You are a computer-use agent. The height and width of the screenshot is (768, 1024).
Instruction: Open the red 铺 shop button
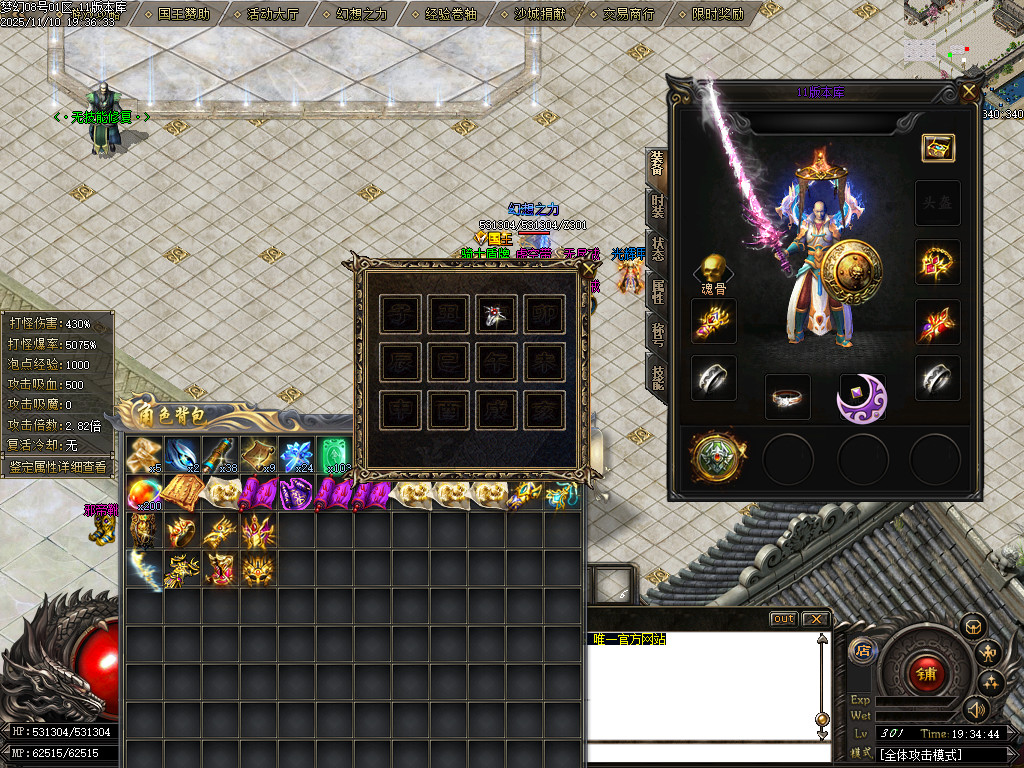click(926, 671)
